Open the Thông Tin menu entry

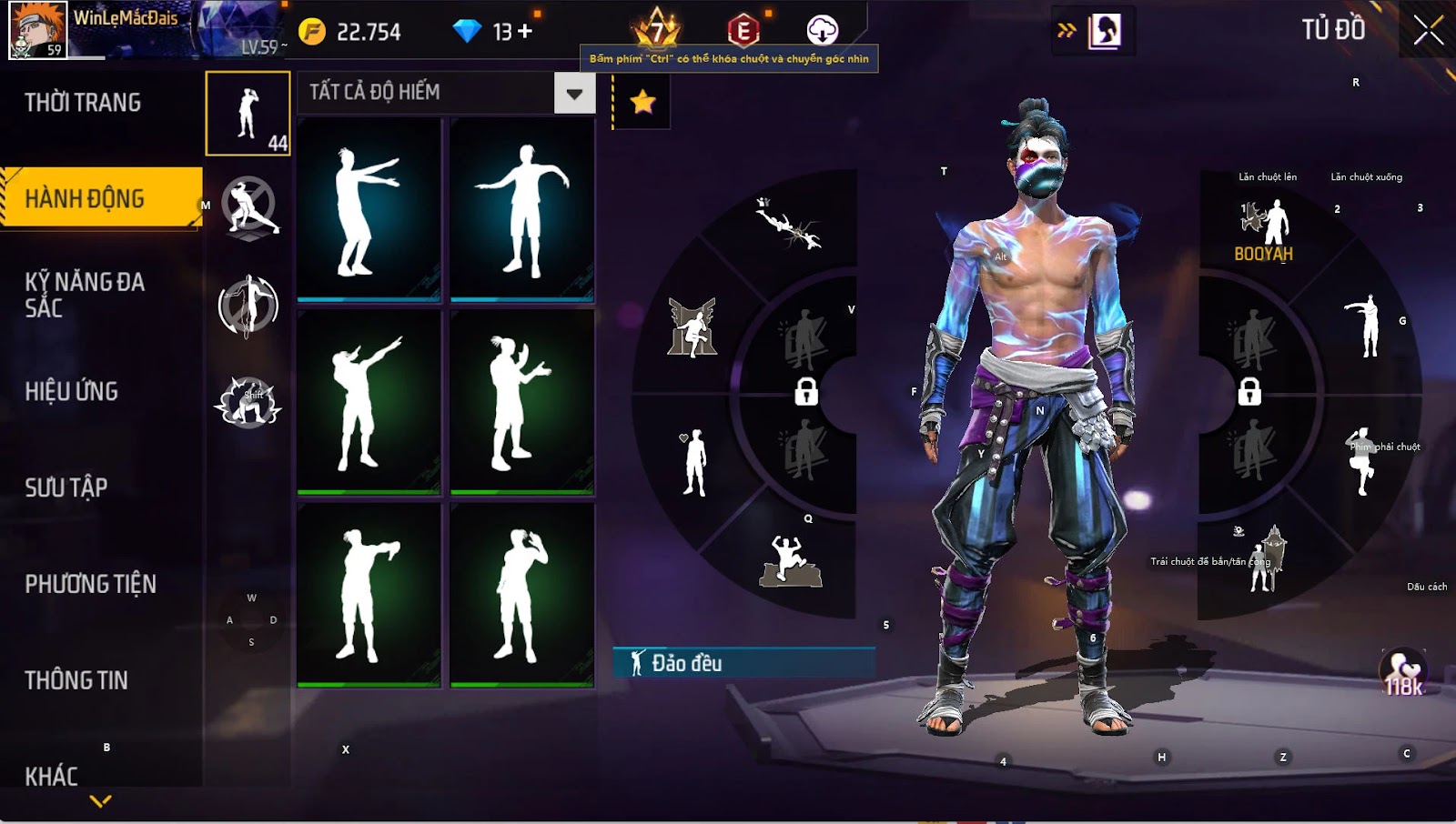click(x=76, y=680)
